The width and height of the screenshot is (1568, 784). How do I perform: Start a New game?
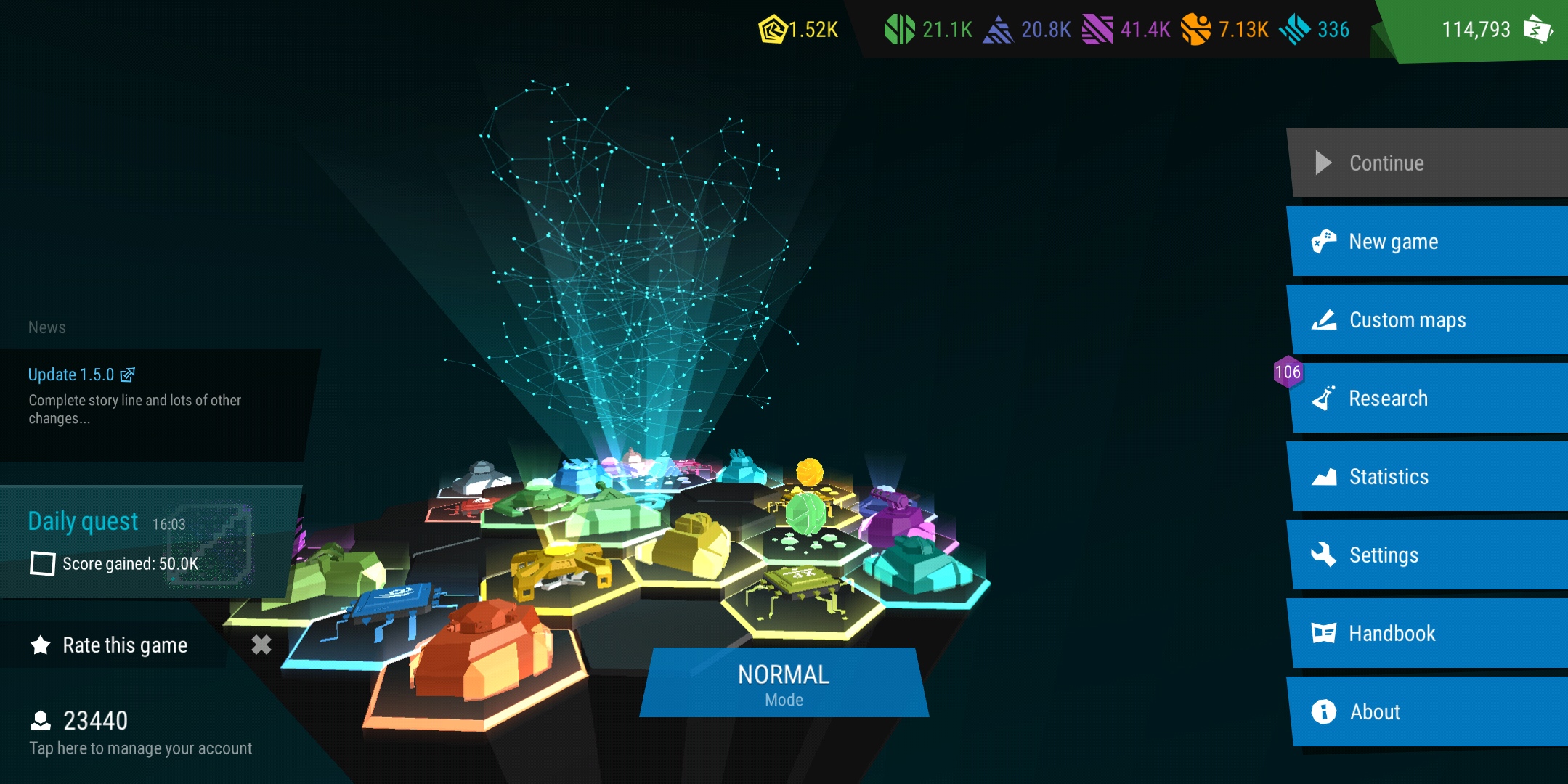[x=1427, y=242]
